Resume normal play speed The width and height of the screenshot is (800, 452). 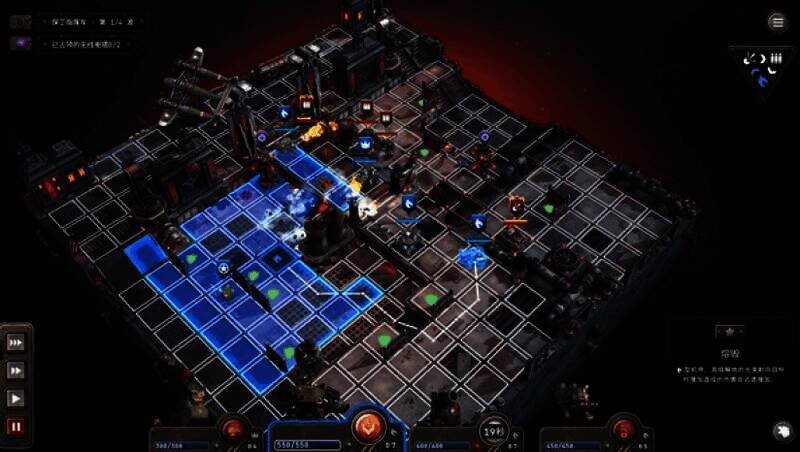(x=16, y=398)
